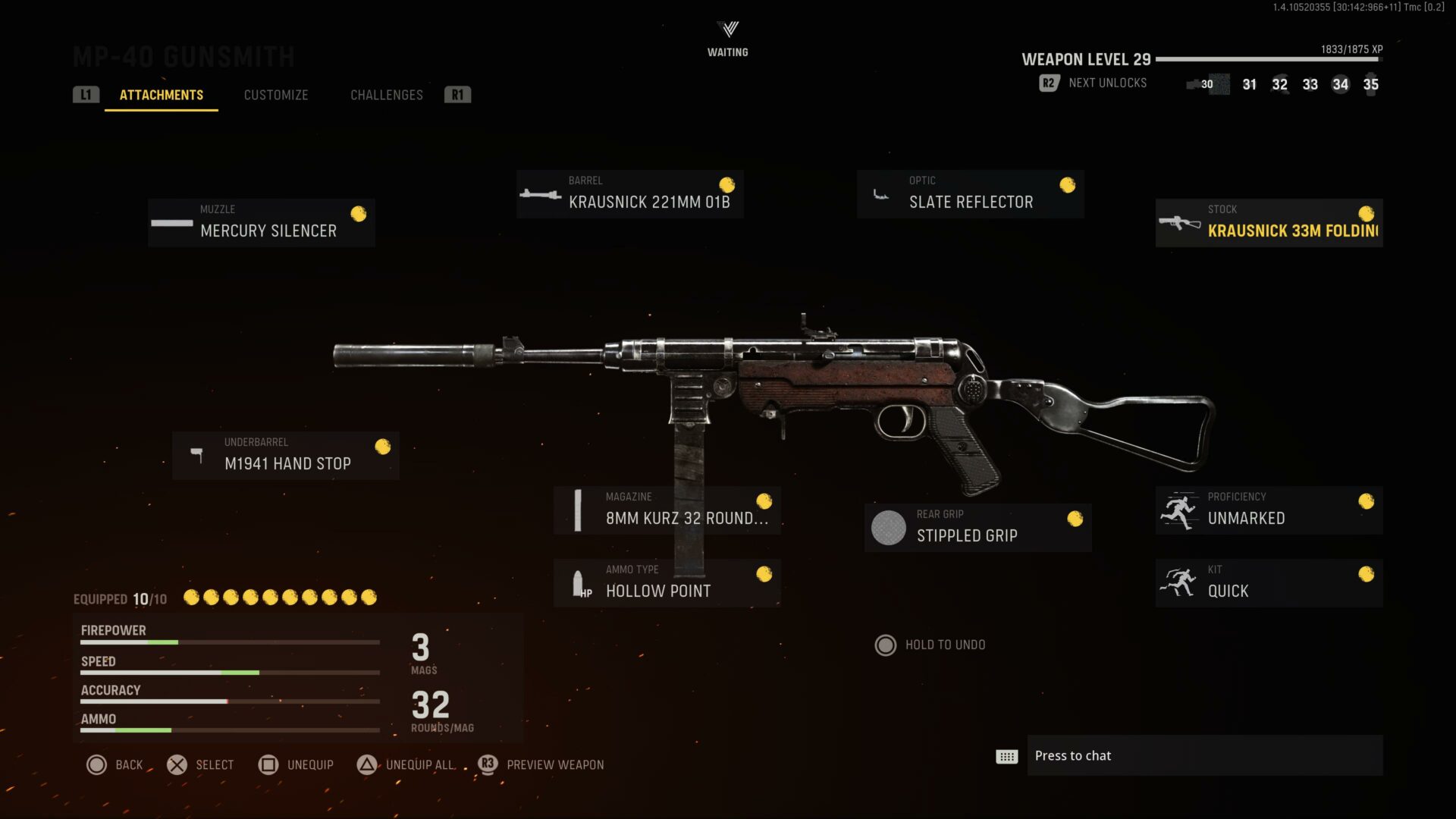Click the Press to chat box
Viewport: 1456px width, 819px height.
coord(1204,755)
